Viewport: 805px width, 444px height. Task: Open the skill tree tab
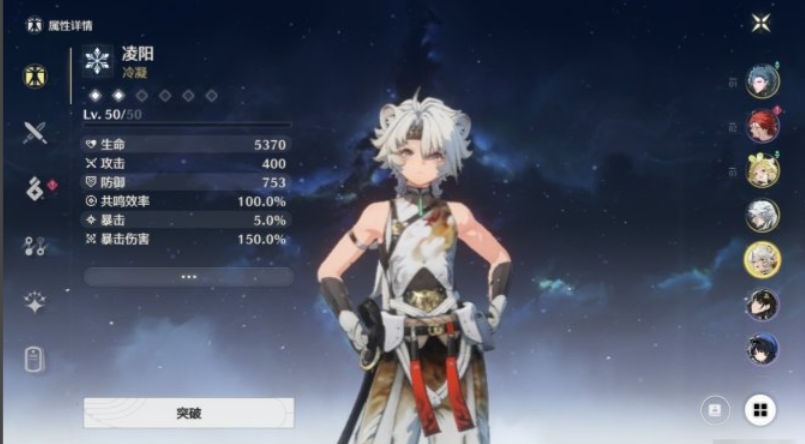pyautogui.click(x=35, y=246)
